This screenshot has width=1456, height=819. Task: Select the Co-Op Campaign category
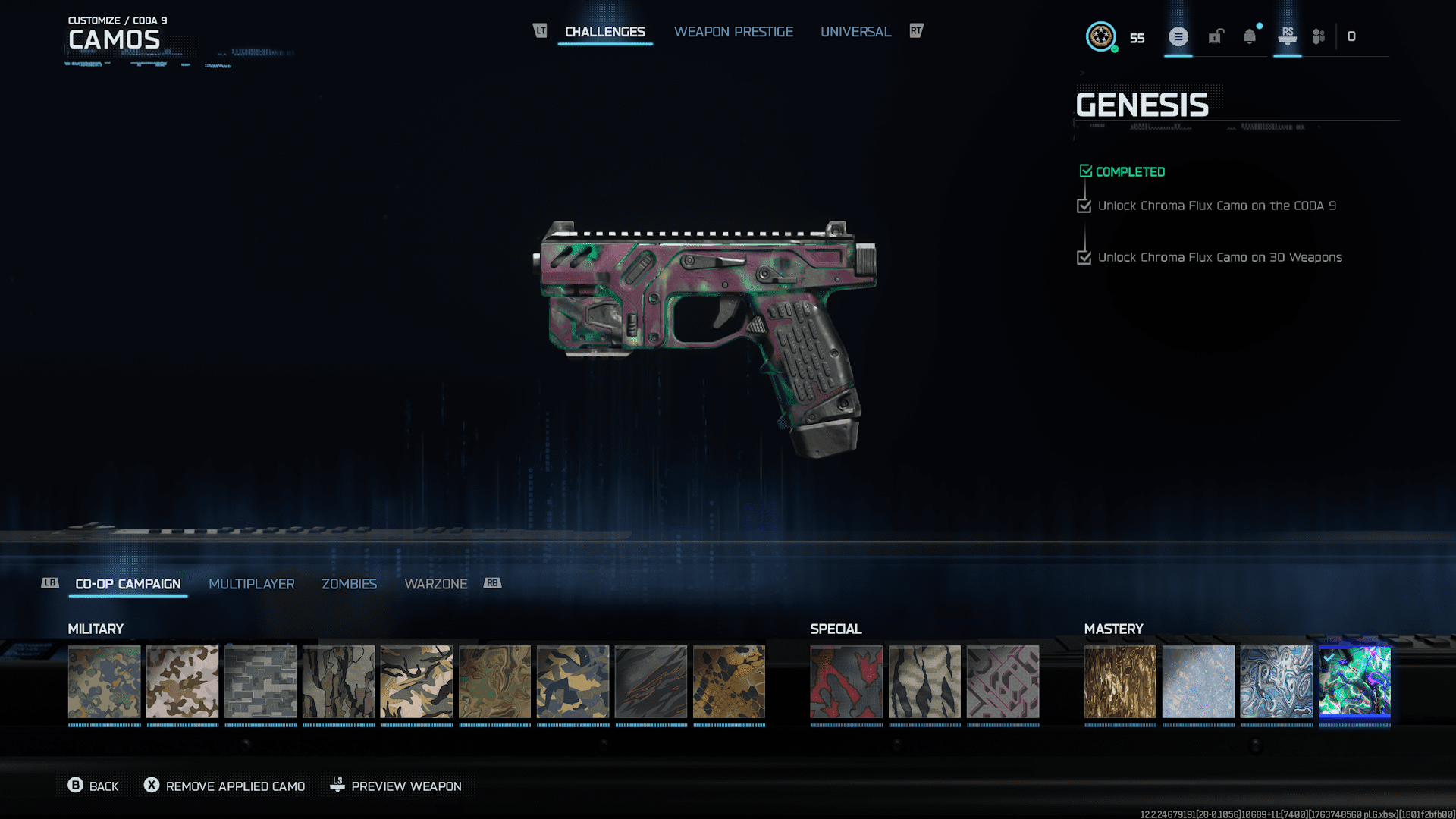(x=128, y=584)
